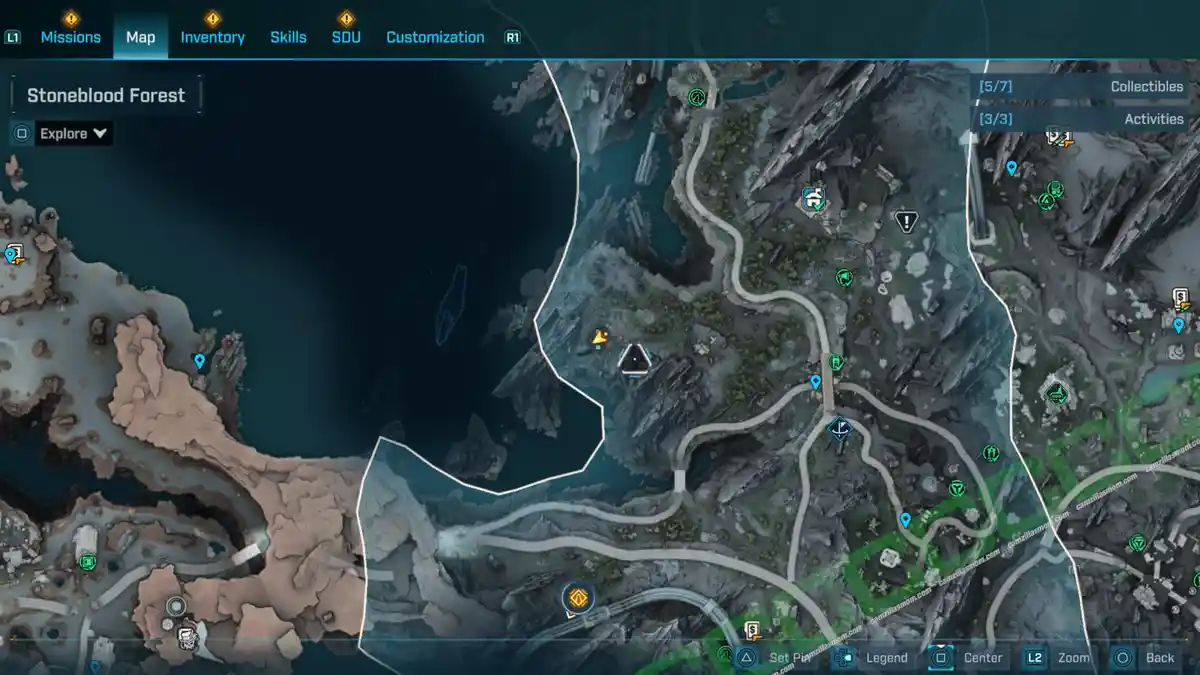Click the Stoneblood Forest region label
Viewport: 1200px width, 675px height.
106,96
